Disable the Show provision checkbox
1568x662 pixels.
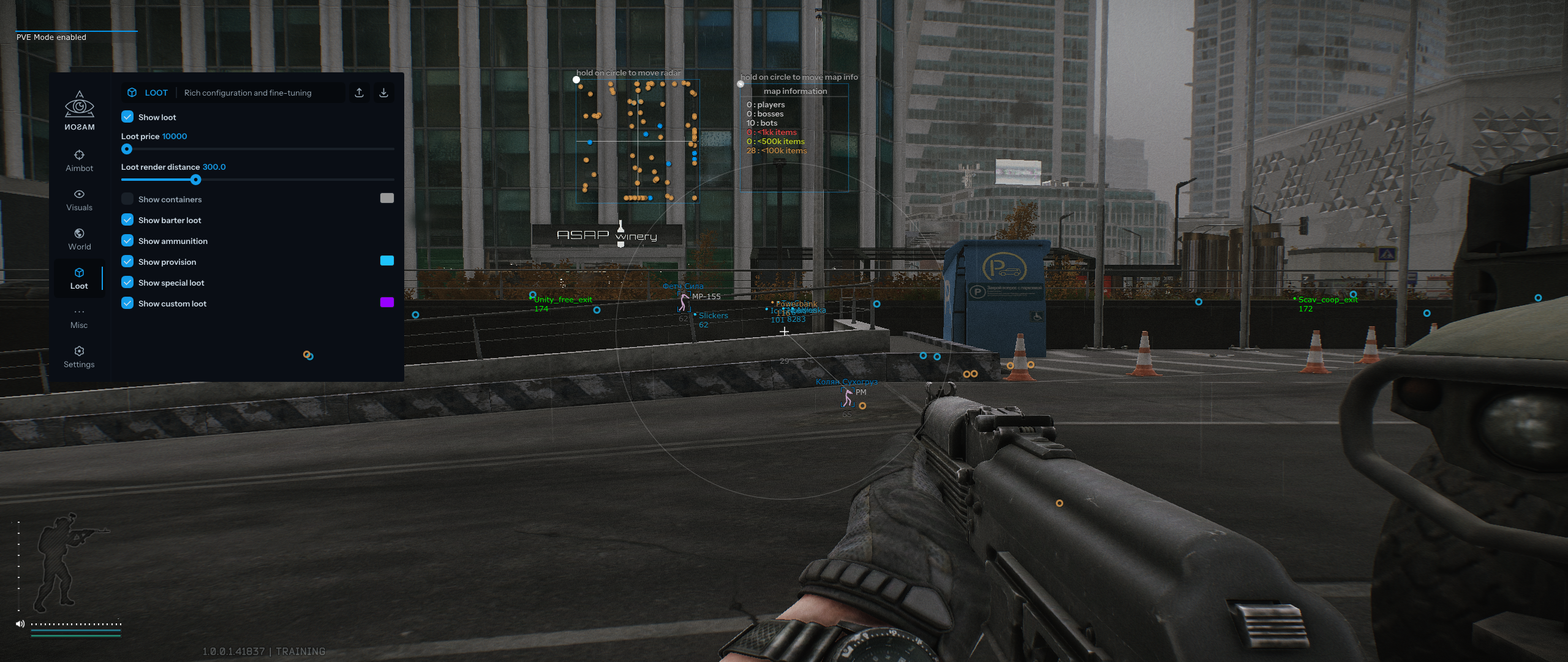(127, 262)
